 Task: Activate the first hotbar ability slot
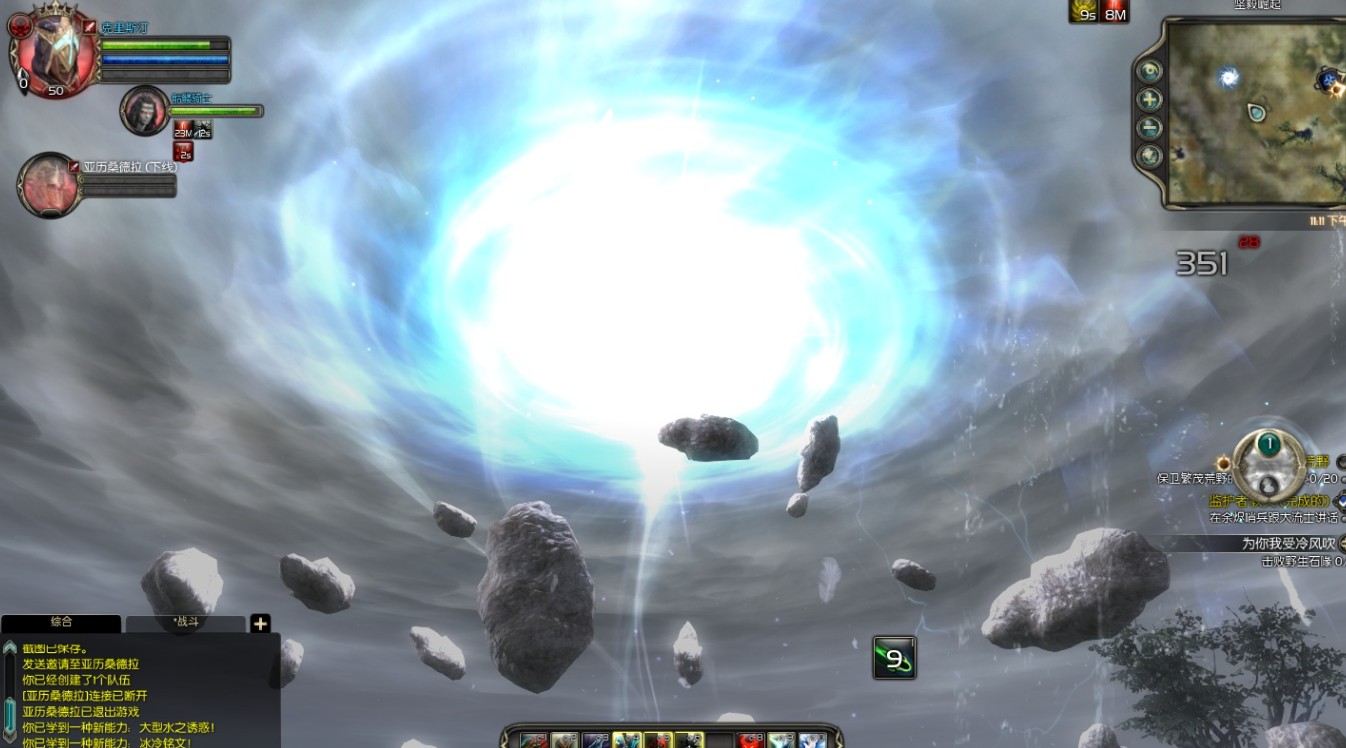point(534,741)
